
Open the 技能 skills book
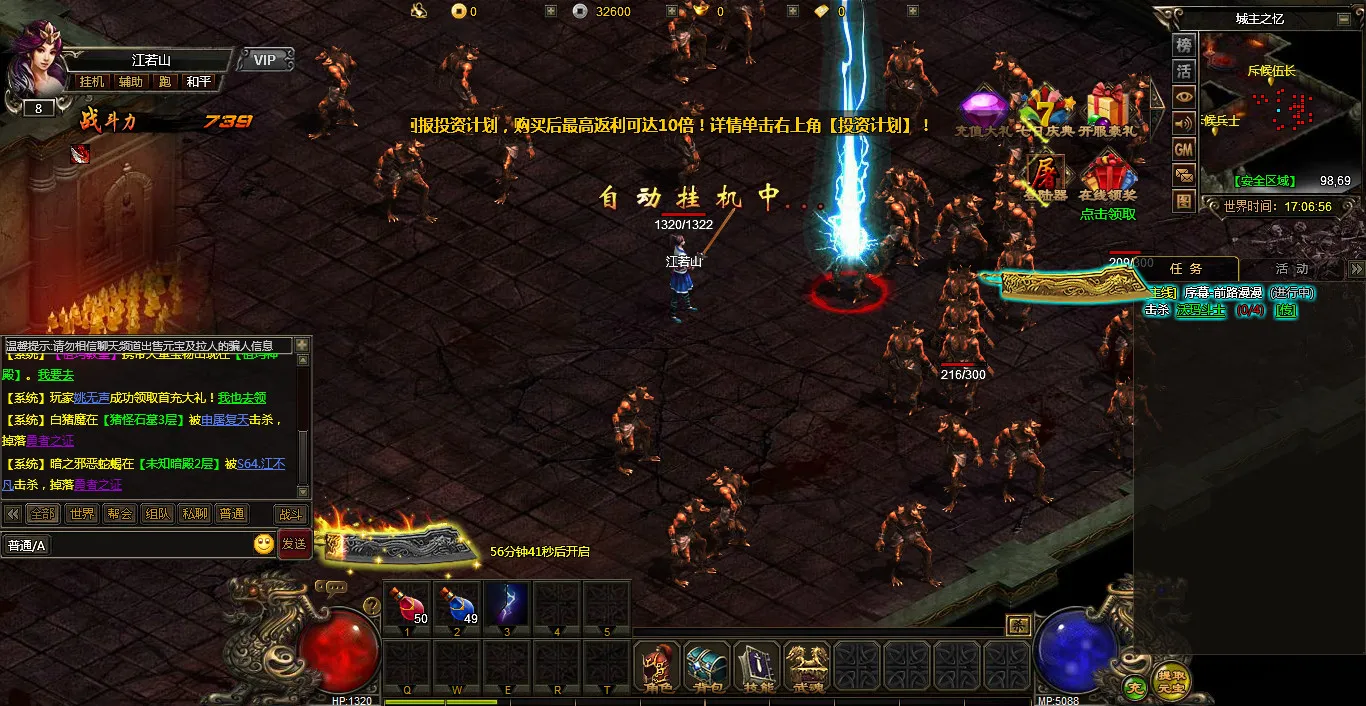757,665
